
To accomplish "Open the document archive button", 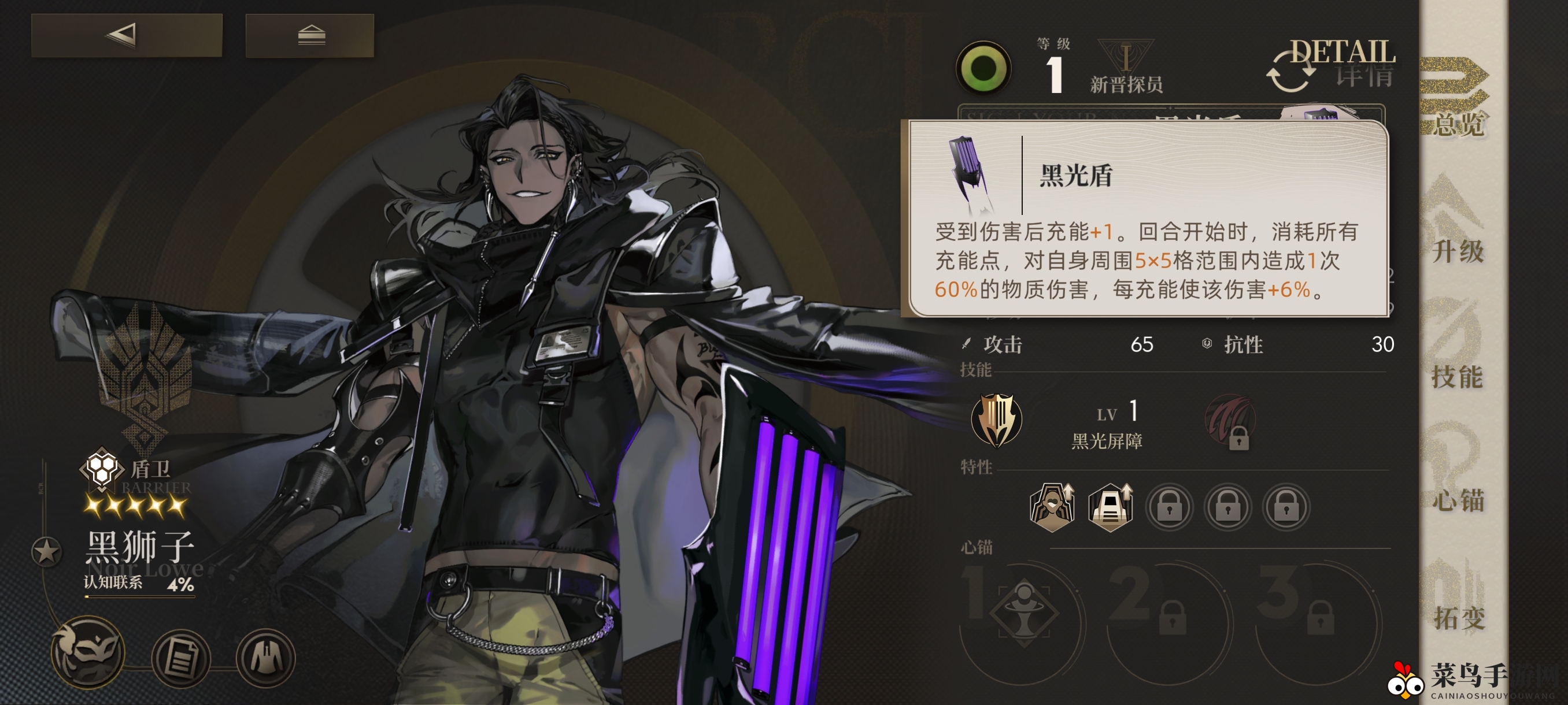I will pos(181,657).
